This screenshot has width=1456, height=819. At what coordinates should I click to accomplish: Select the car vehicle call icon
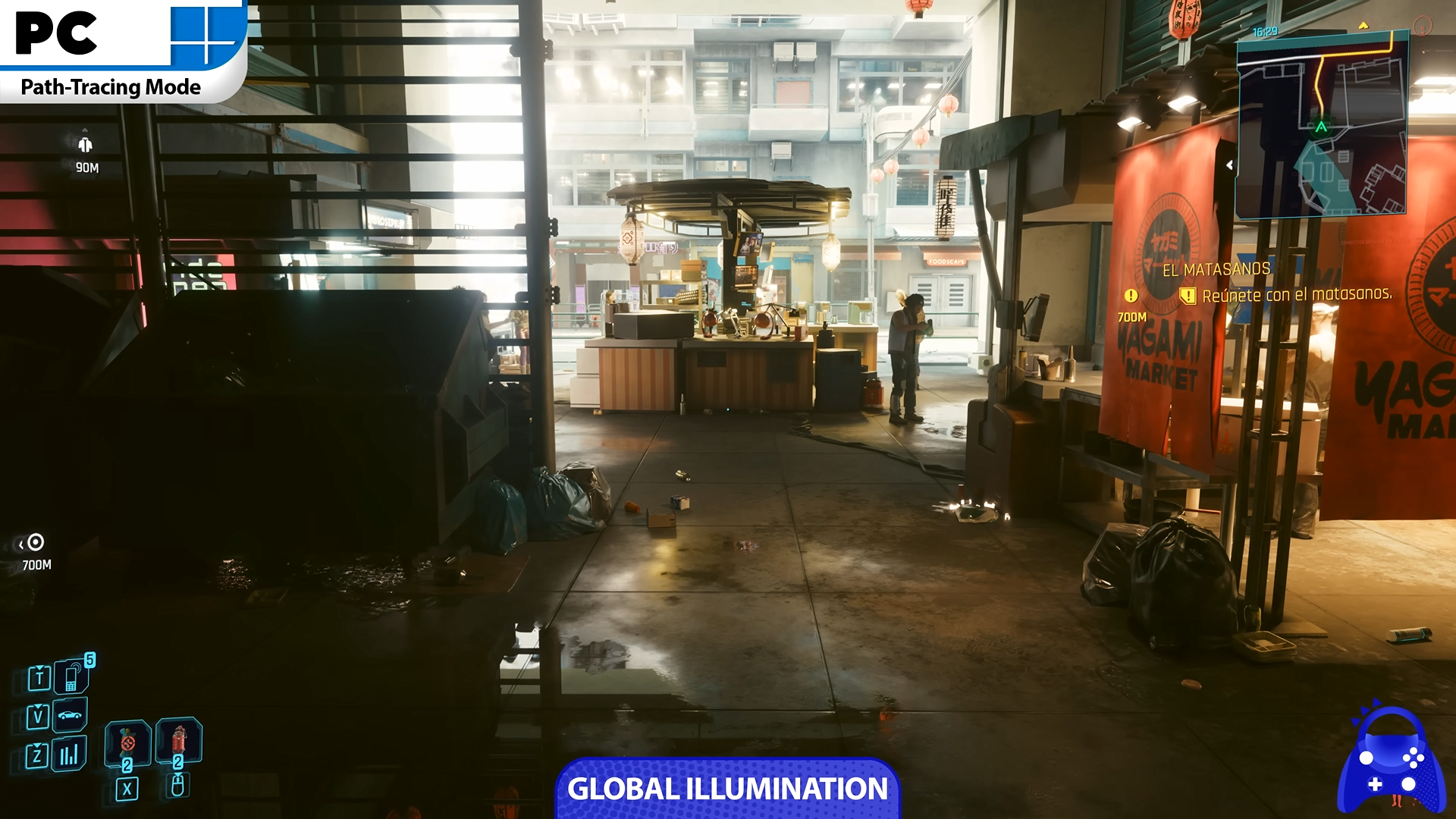pyautogui.click(x=70, y=715)
